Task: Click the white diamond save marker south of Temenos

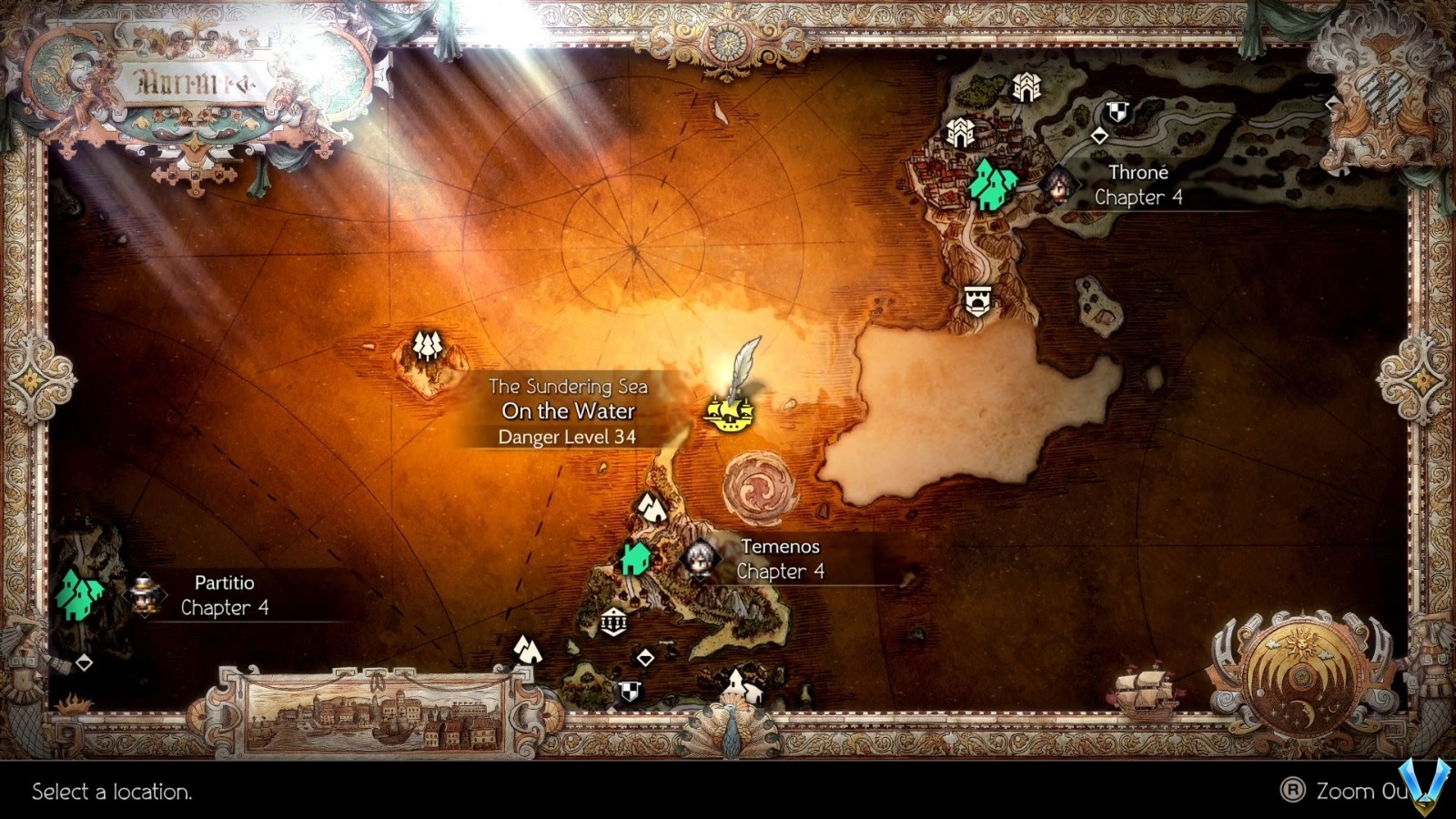Action: point(646,656)
